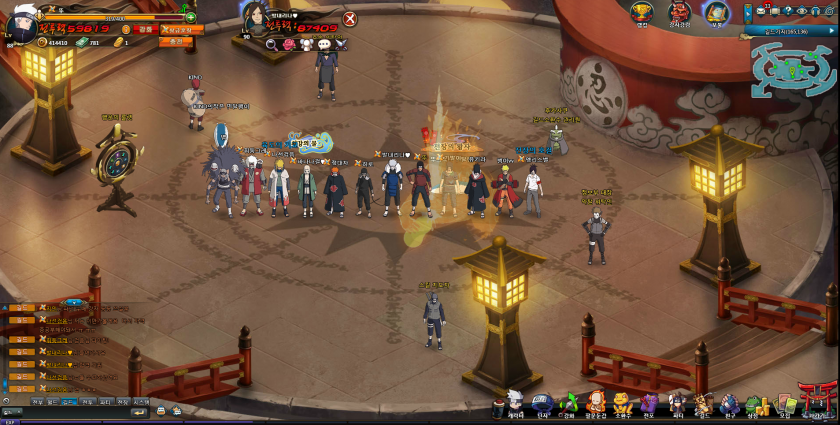Click the 충전 recharge button

[x=176, y=42]
